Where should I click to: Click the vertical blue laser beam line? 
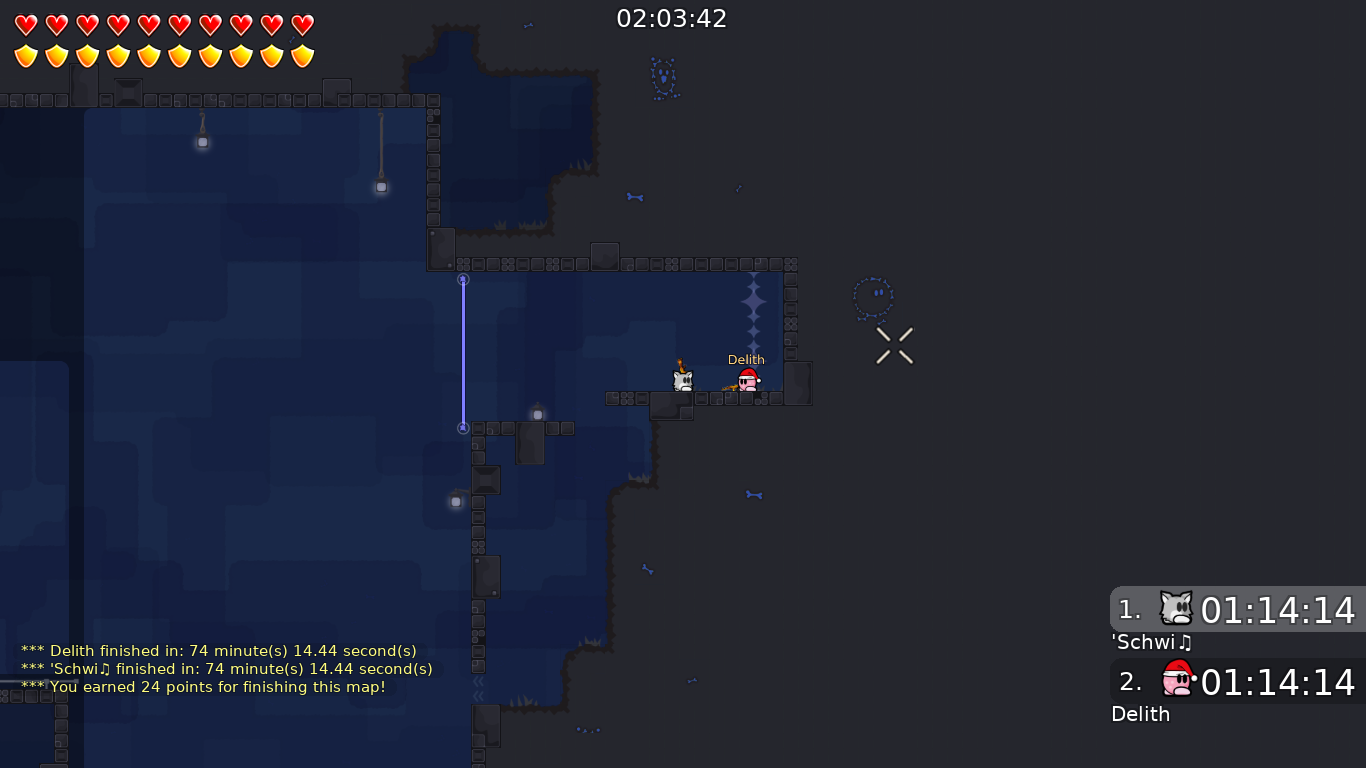[463, 353]
